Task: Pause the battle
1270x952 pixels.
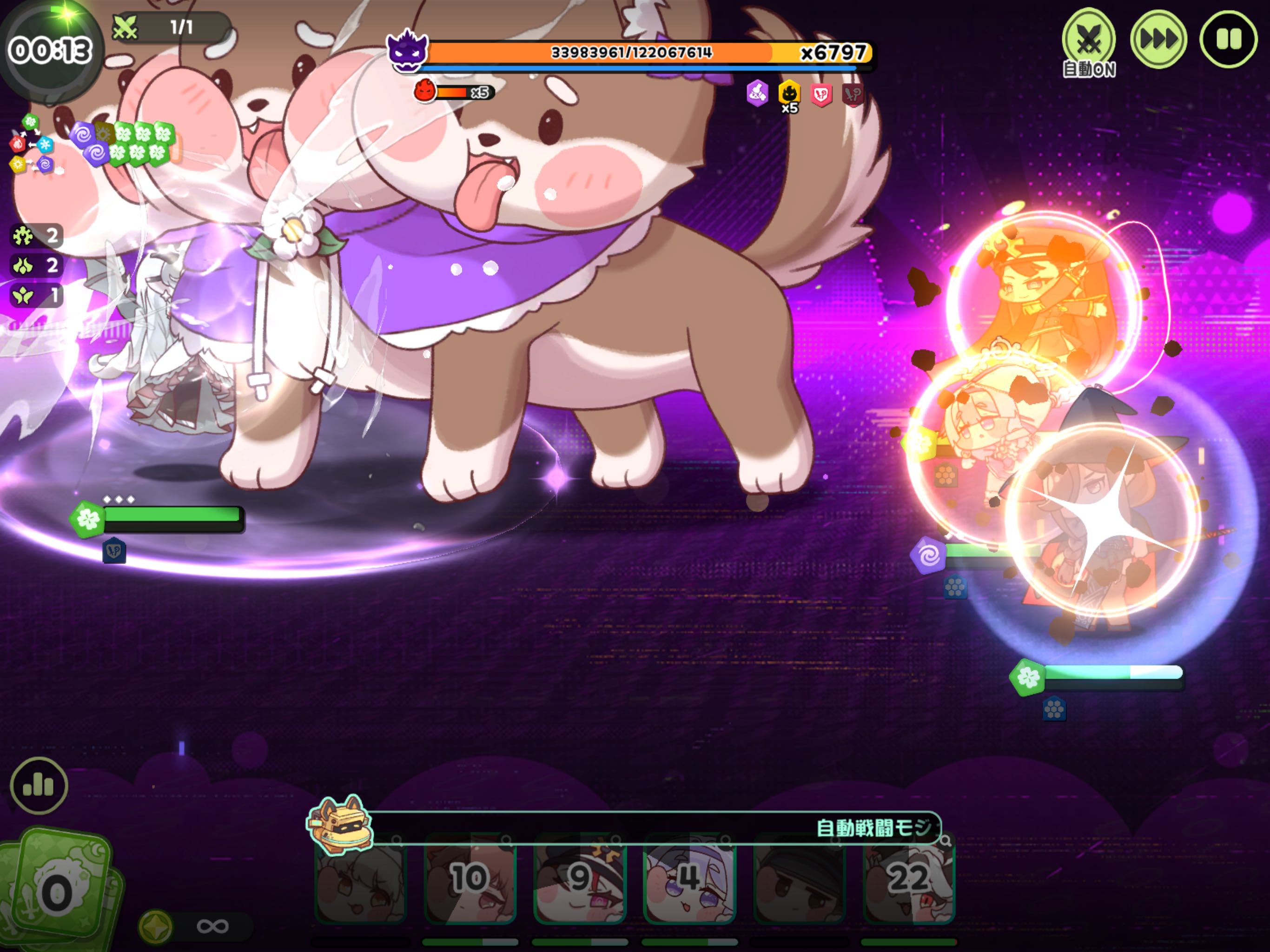Action: [x=1228, y=39]
